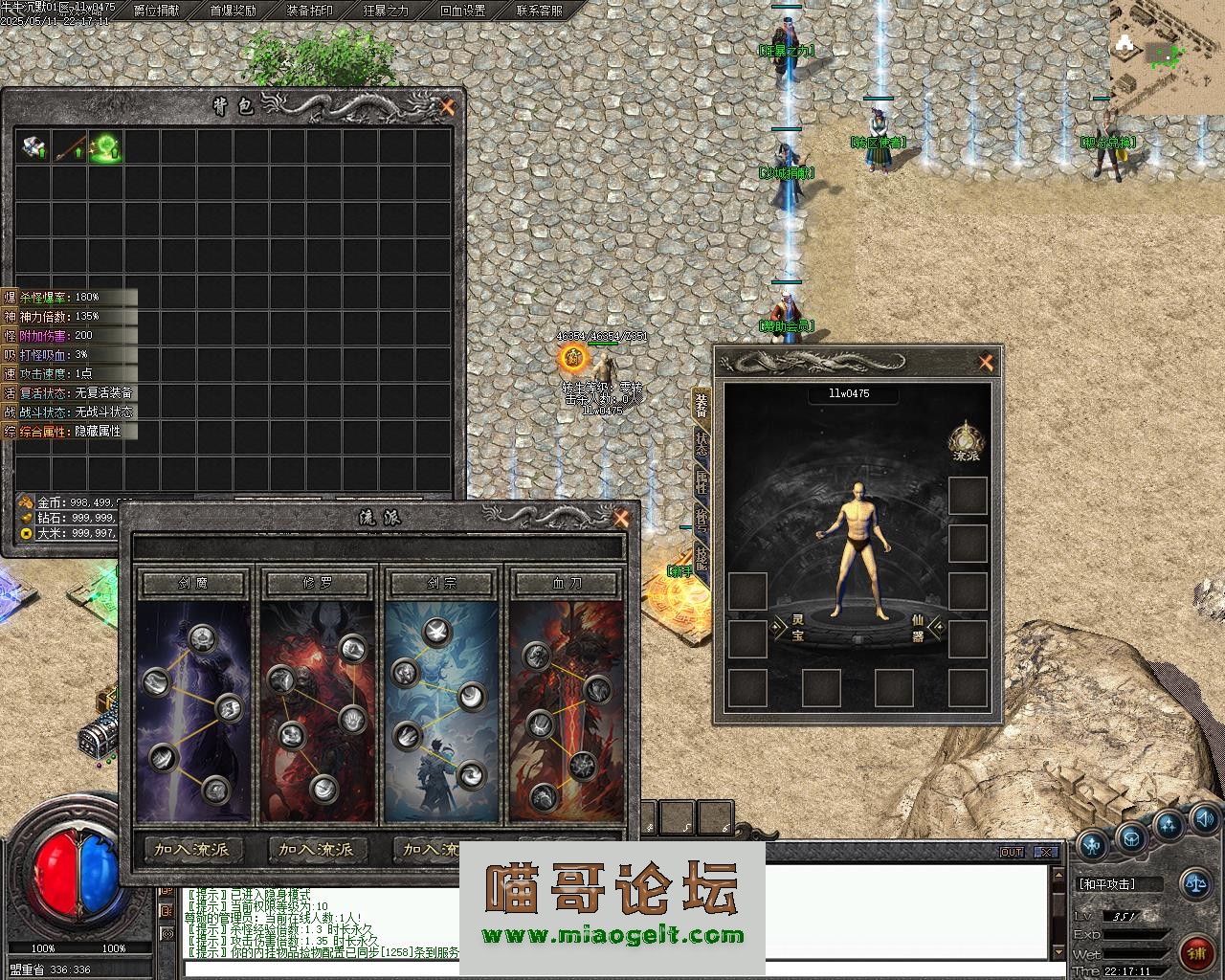This screenshot has width=1225, height=980.
Task: Switch to the 状态 tab of the character panel
Action: (702, 442)
